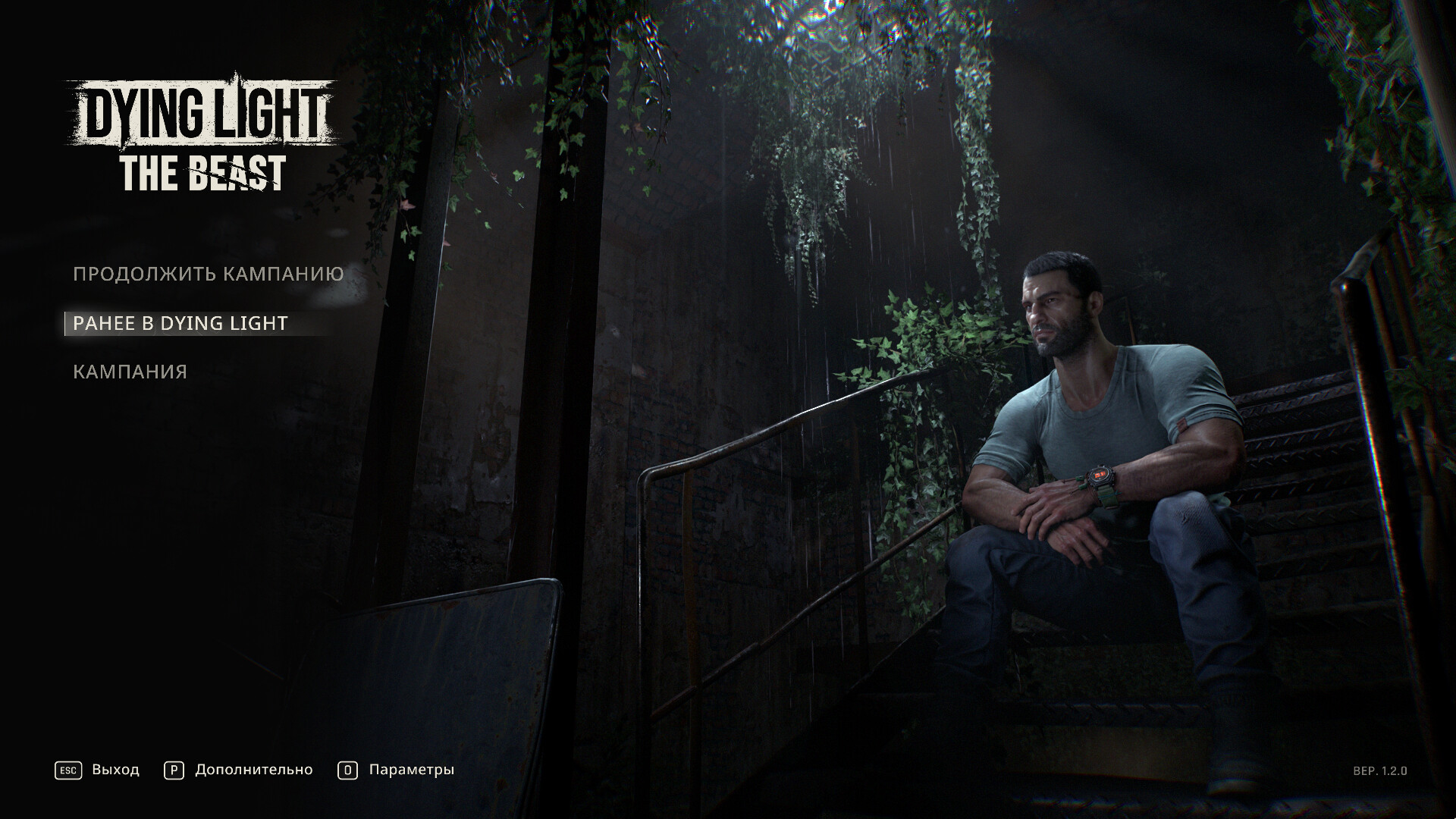1456x819 pixels.
Task: Open the Дополнительно extras section
Action: point(253,770)
